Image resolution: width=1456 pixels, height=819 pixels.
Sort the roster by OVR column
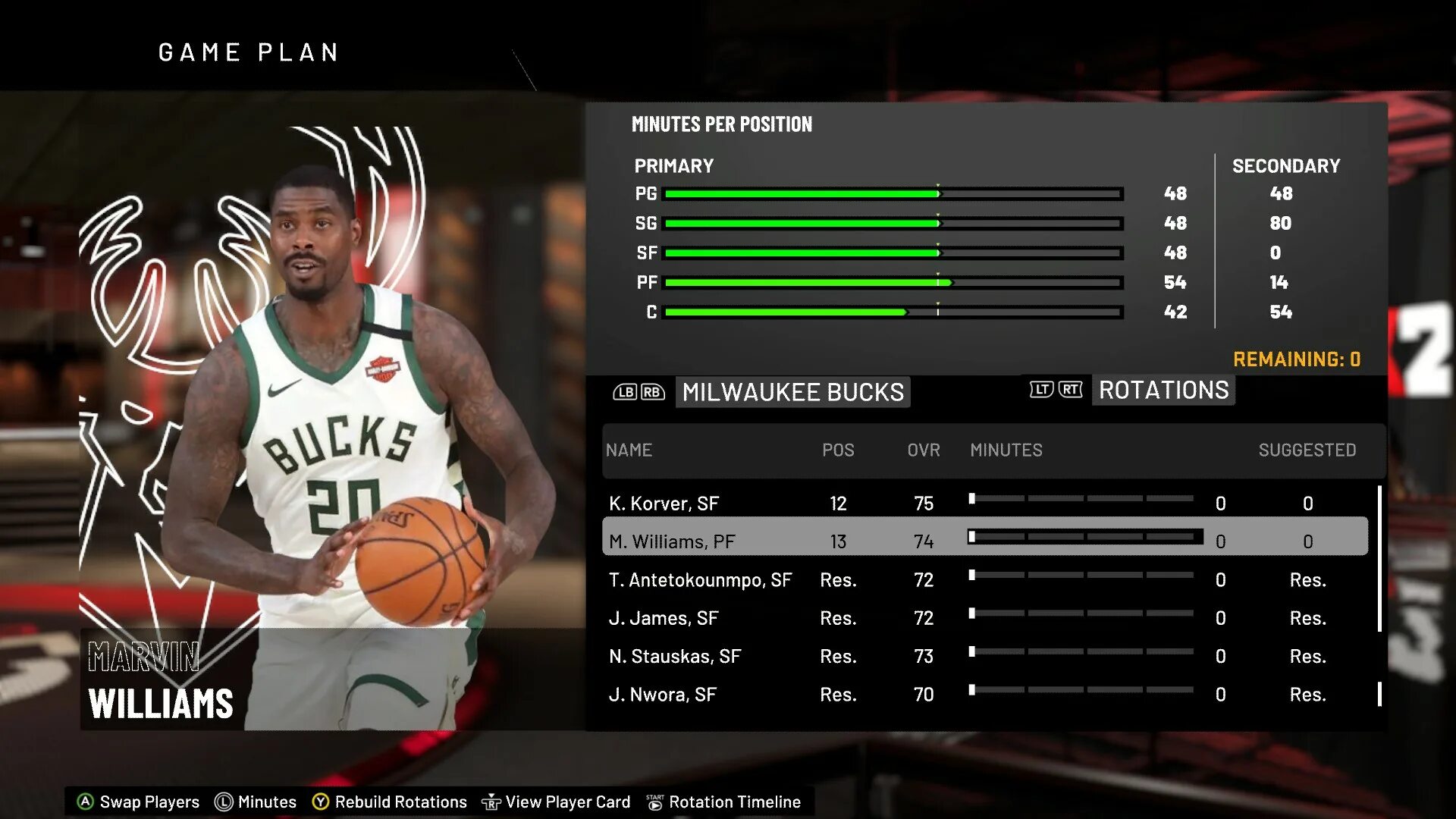pos(923,450)
